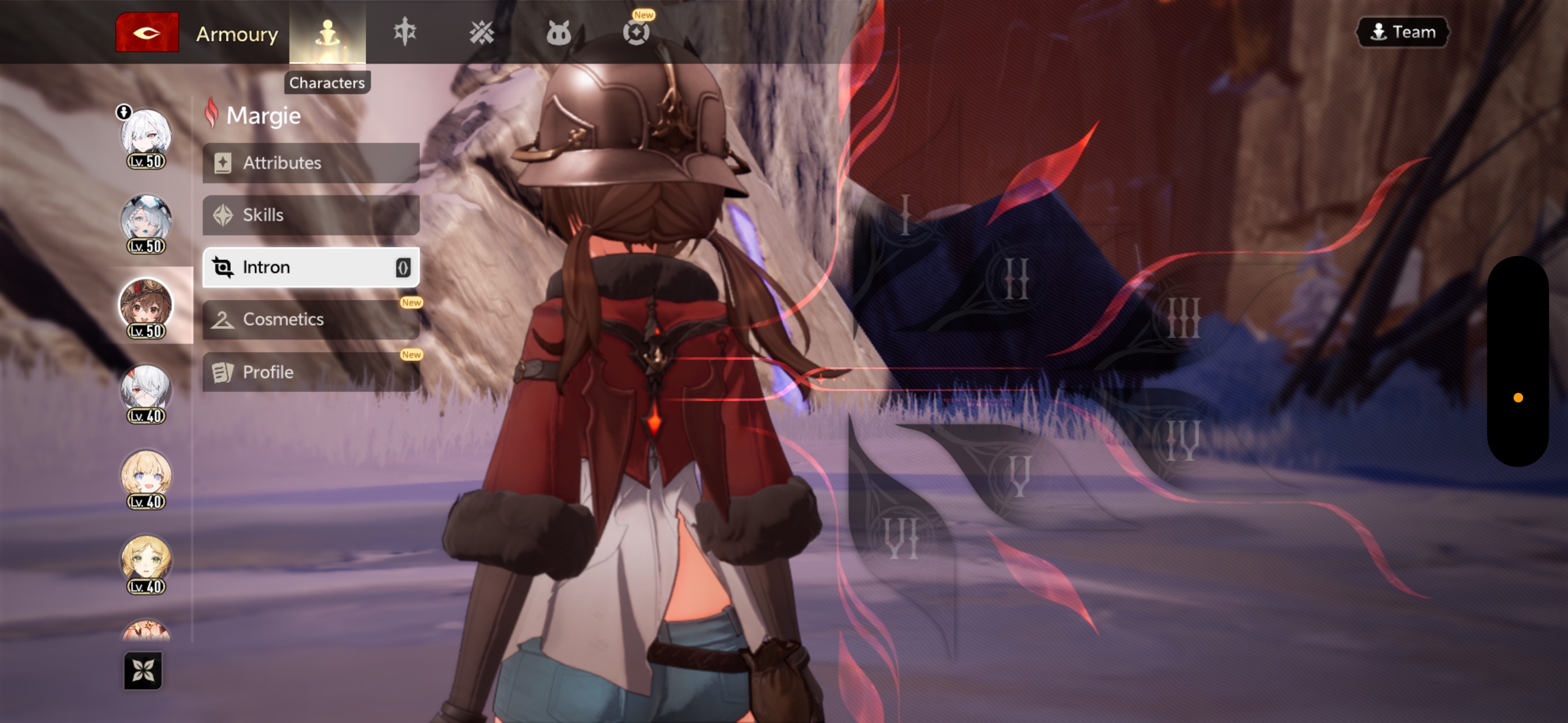The height and width of the screenshot is (723, 1568).
Task: Open the Team button
Action: click(1402, 31)
